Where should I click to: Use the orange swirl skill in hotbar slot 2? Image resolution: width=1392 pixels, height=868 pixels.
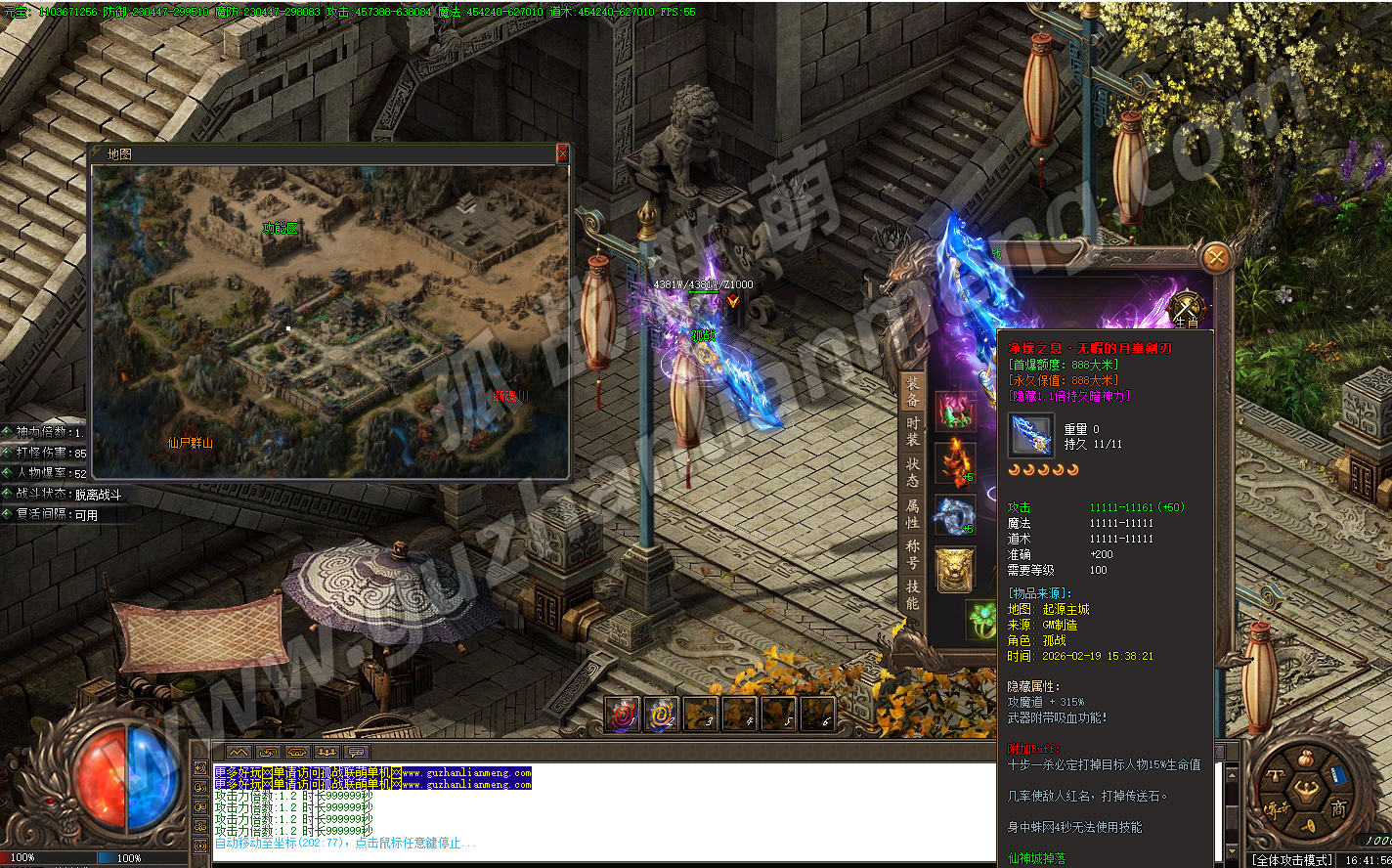pyautogui.click(x=662, y=715)
